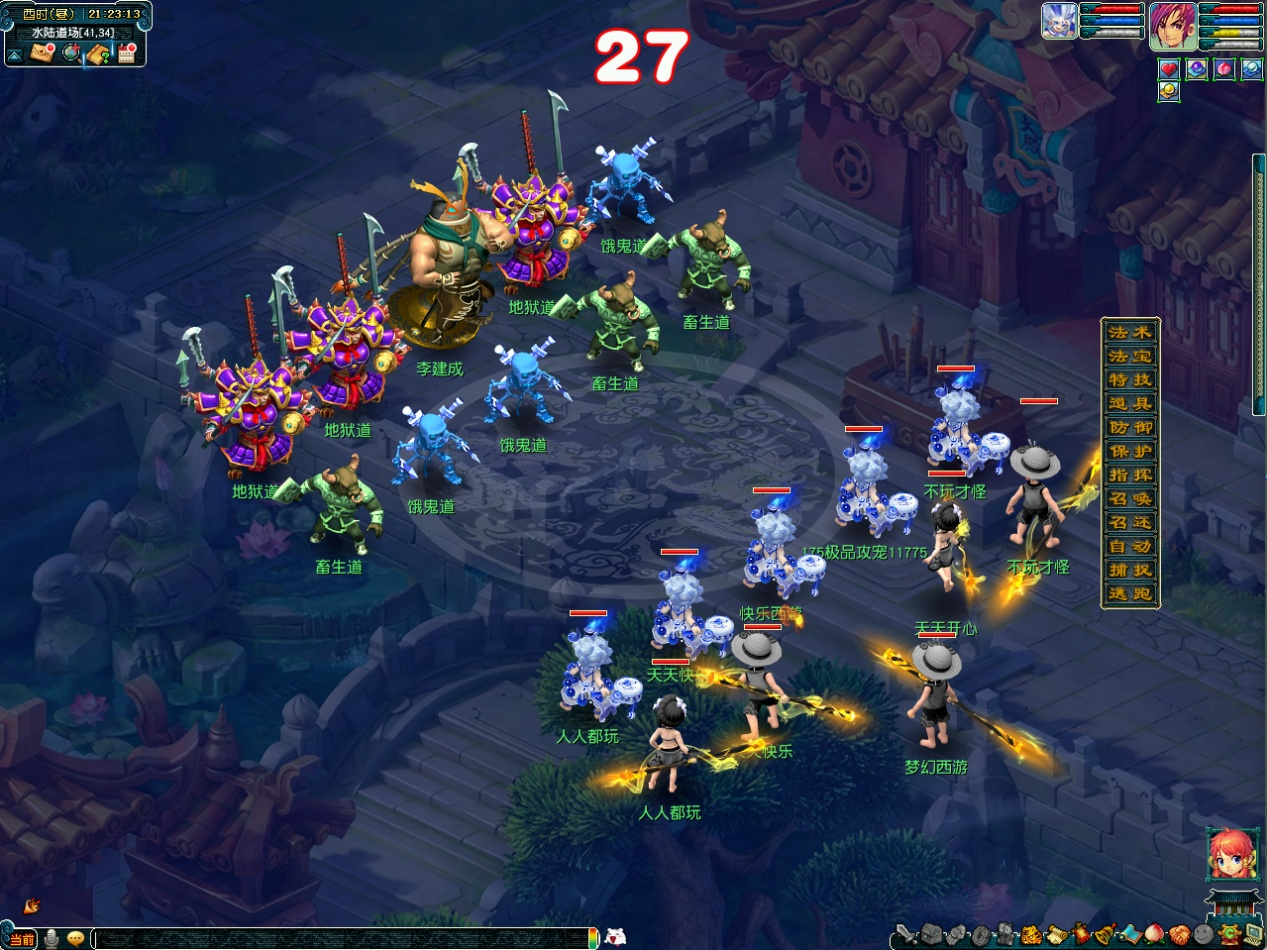
Task: Open the 法术 spell menu
Action: 1130,333
